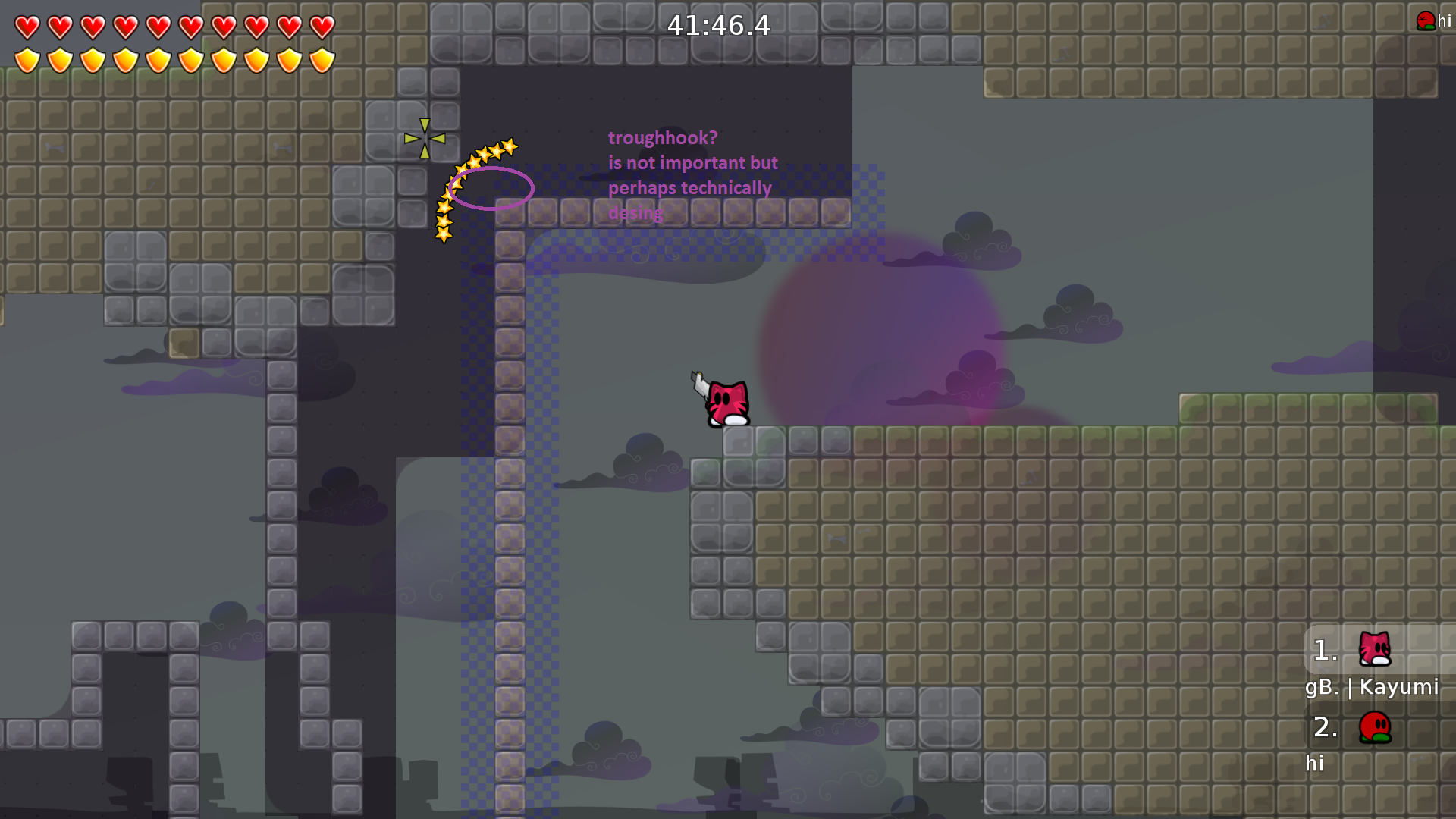Viewport: 1456px width, 819px height.
Task: Click the pink ellipse annotation near the stars
Action: point(491,190)
